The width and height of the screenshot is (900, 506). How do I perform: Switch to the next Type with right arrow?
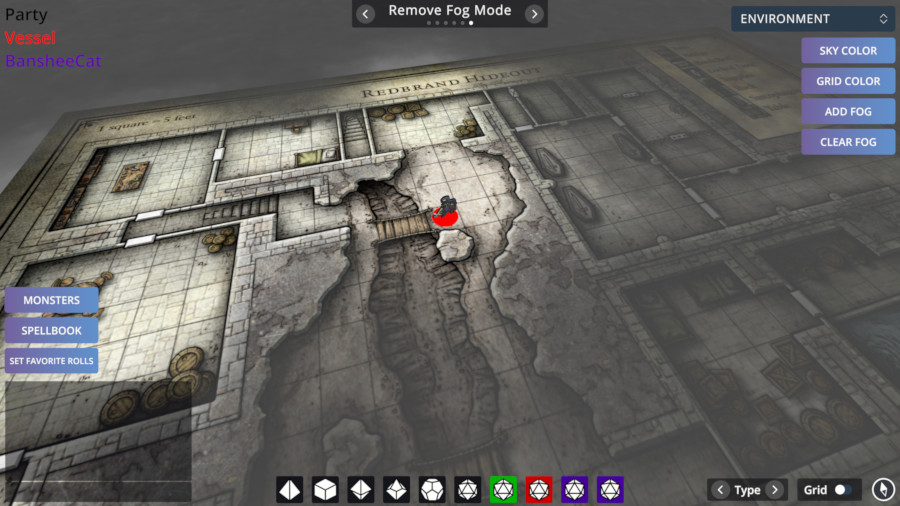tap(775, 490)
